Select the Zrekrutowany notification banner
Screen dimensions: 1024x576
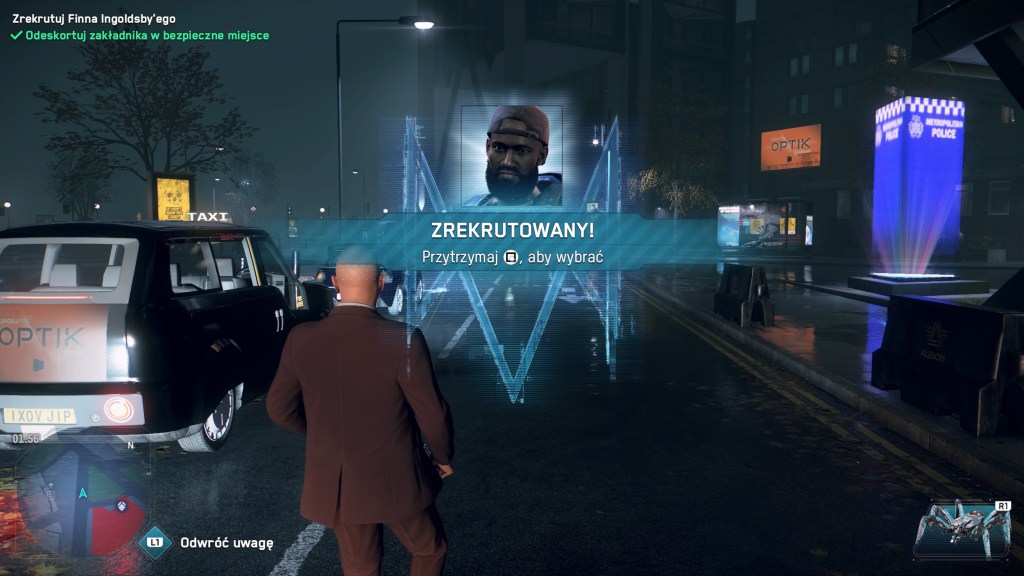[x=512, y=241]
